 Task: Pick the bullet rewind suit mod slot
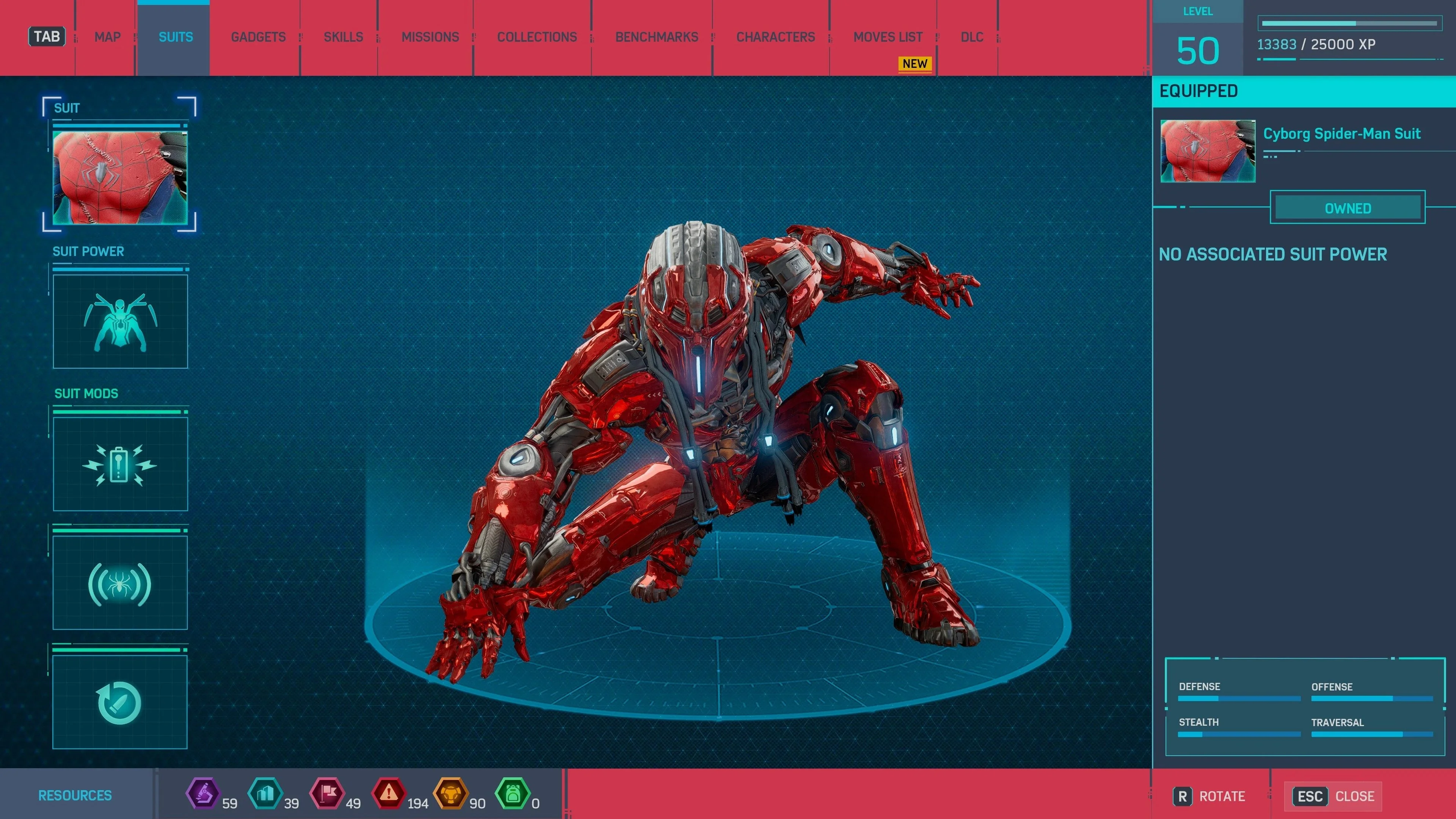pos(120,702)
